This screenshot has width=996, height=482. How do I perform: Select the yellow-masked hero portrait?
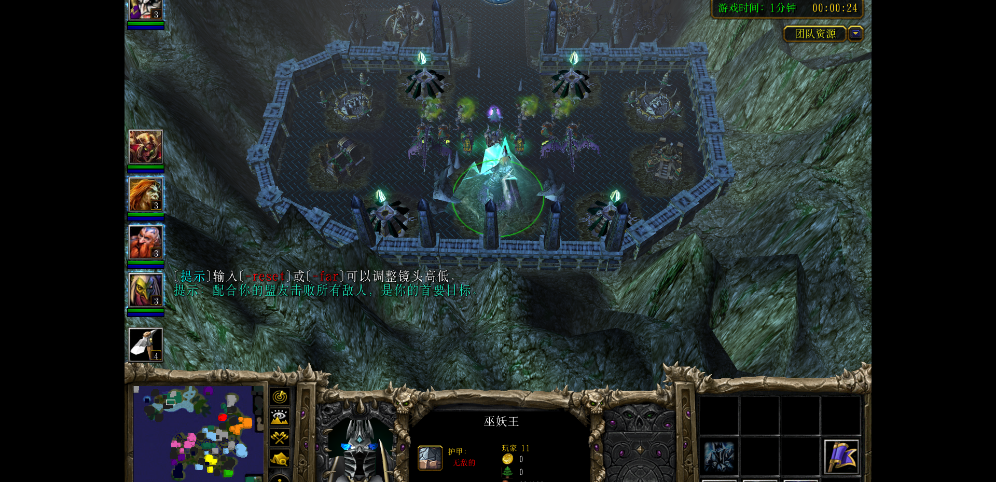tap(145, 290)
